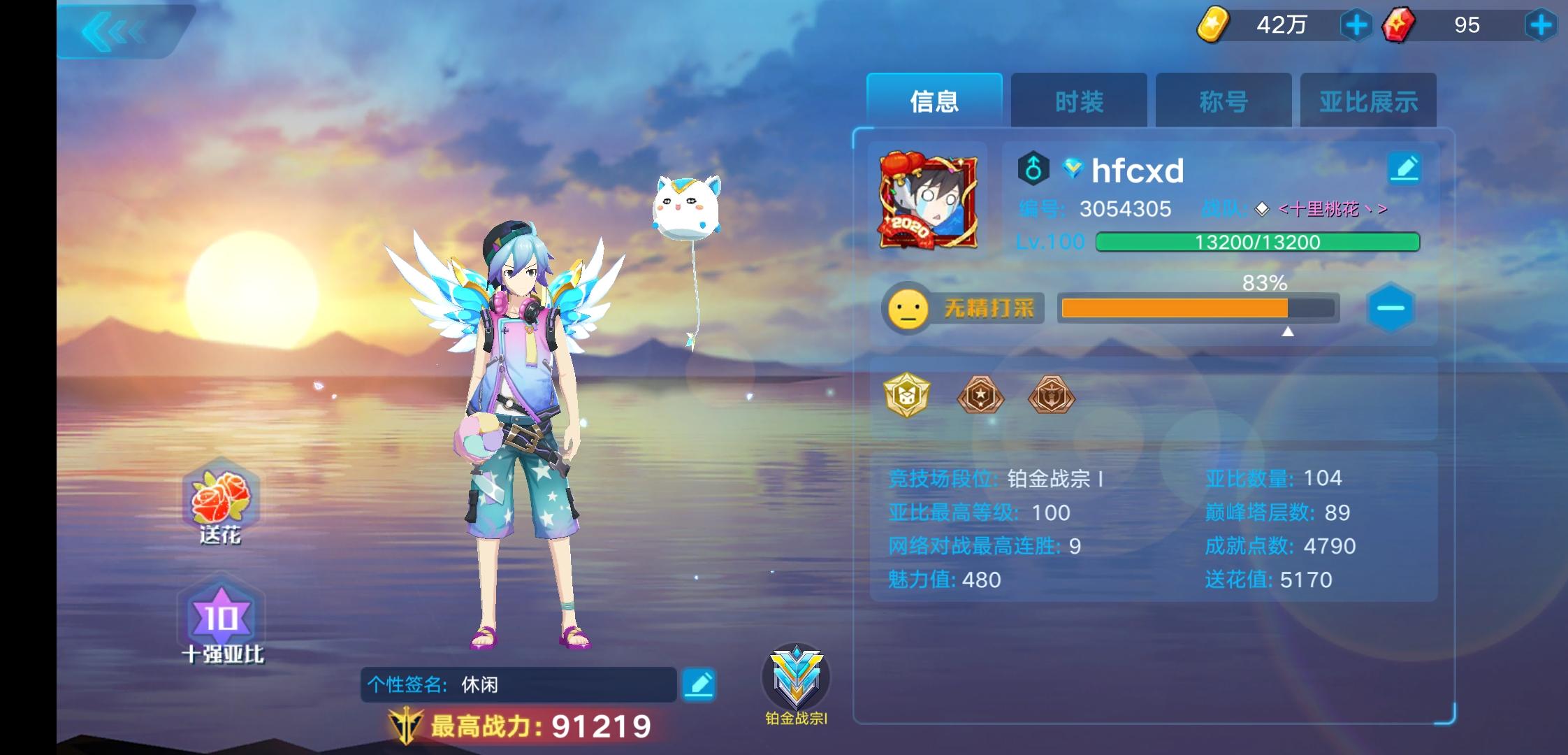Open the 送花 rose flower icon
Viewport: 1568px width, 755px height.
[x=220, y=502]
